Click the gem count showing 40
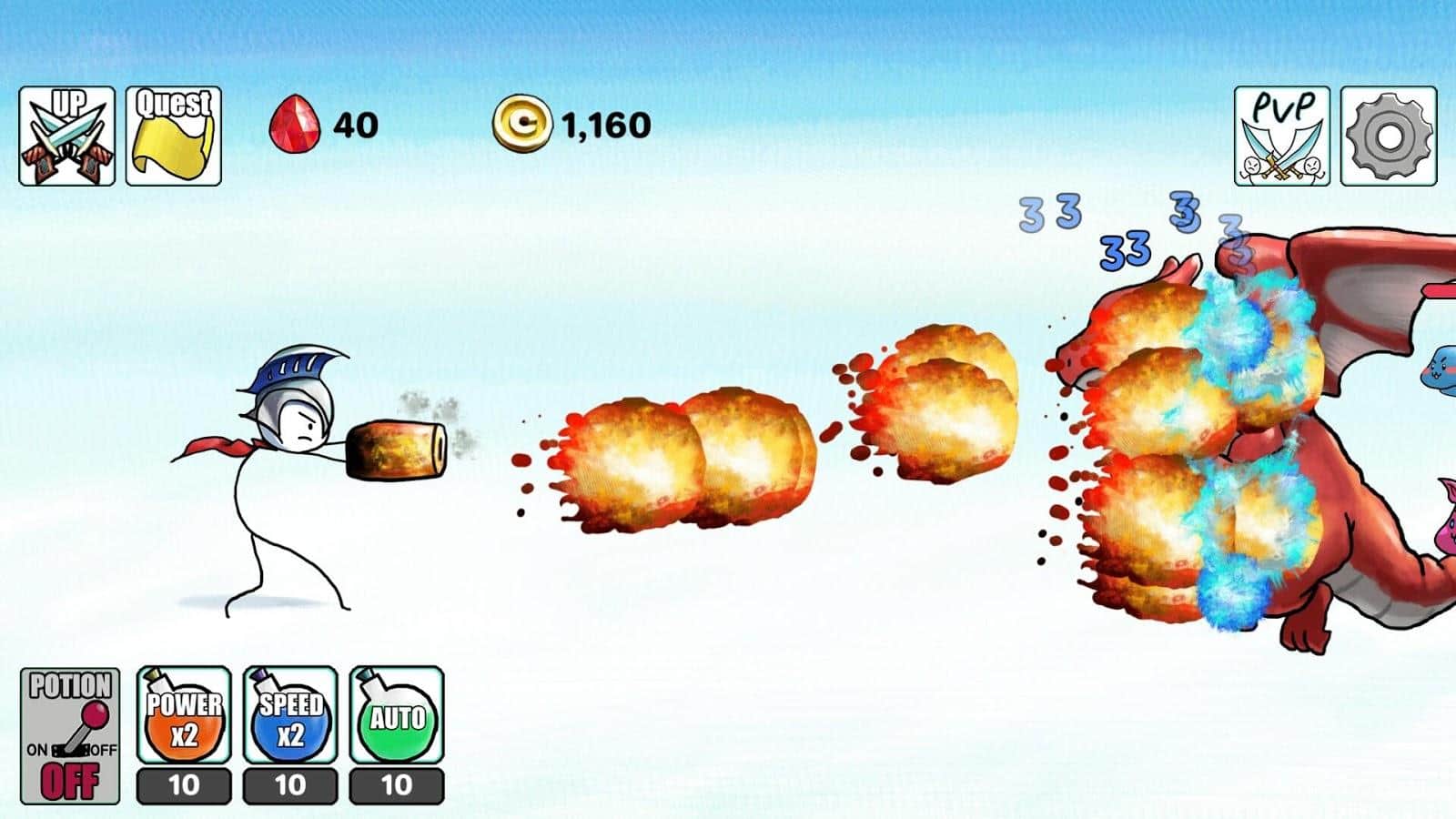1456x819 pixels. coord(355,123)
